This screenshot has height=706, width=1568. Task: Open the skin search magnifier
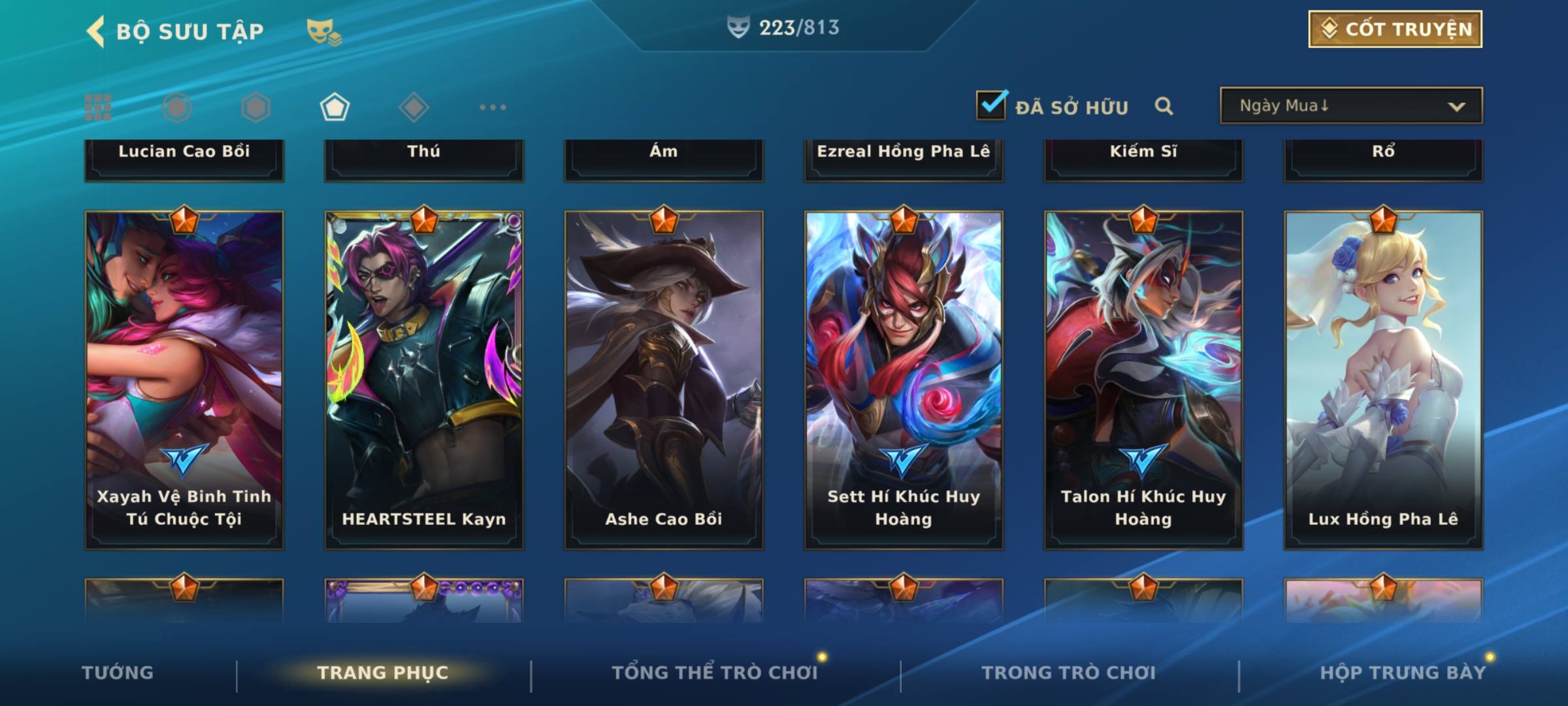pos(1164,106)
